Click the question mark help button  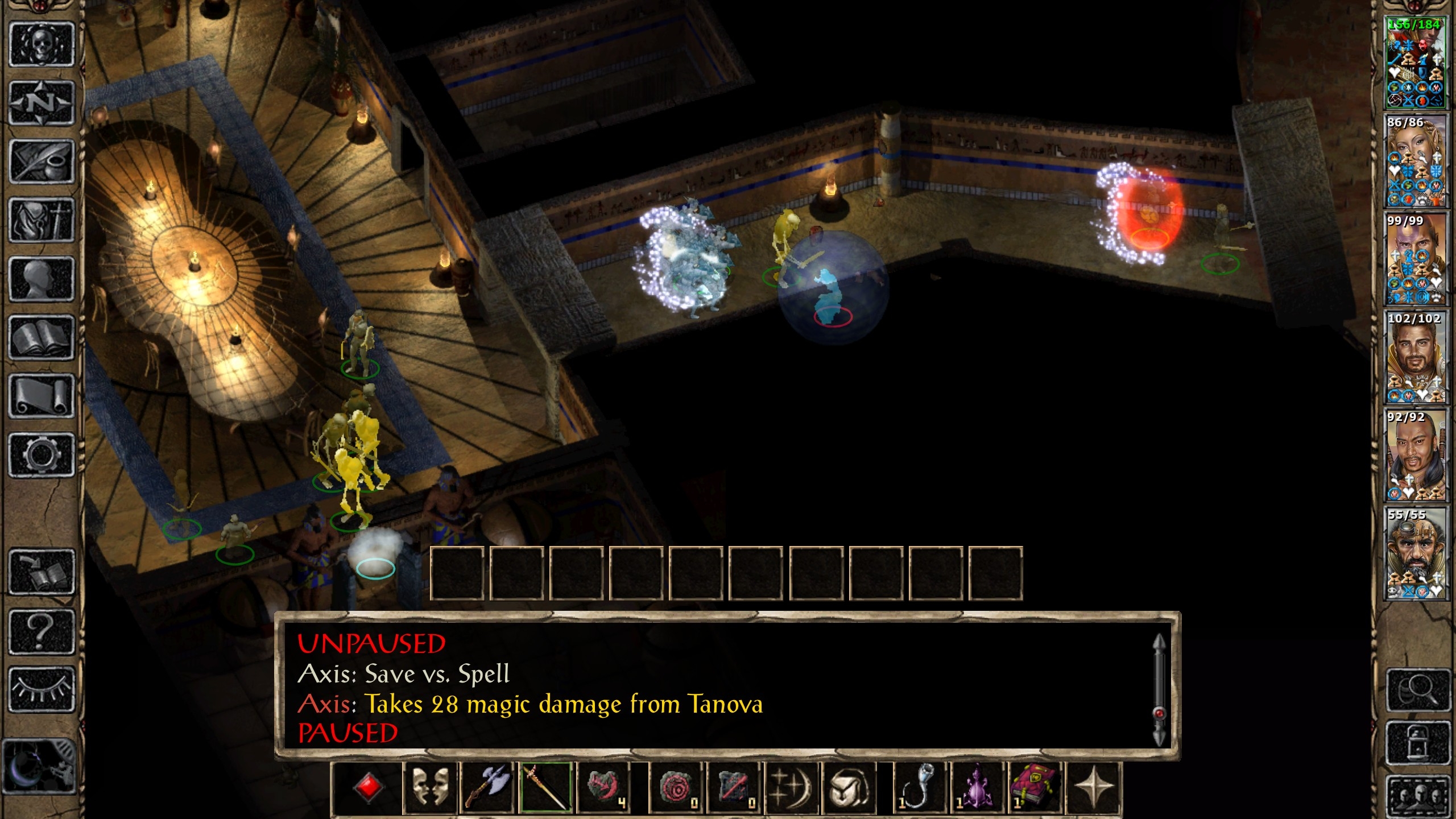(41, 631)
